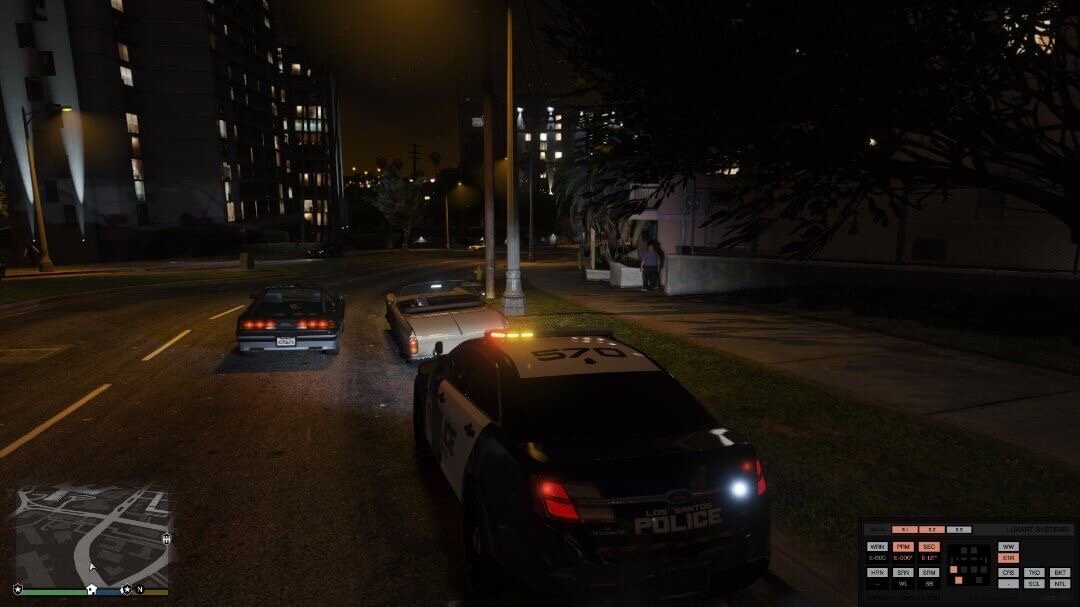Screen dimensions: 1080x607
Task: Toggle the S-1 light stage button
Action: click(x=904, y=529)
